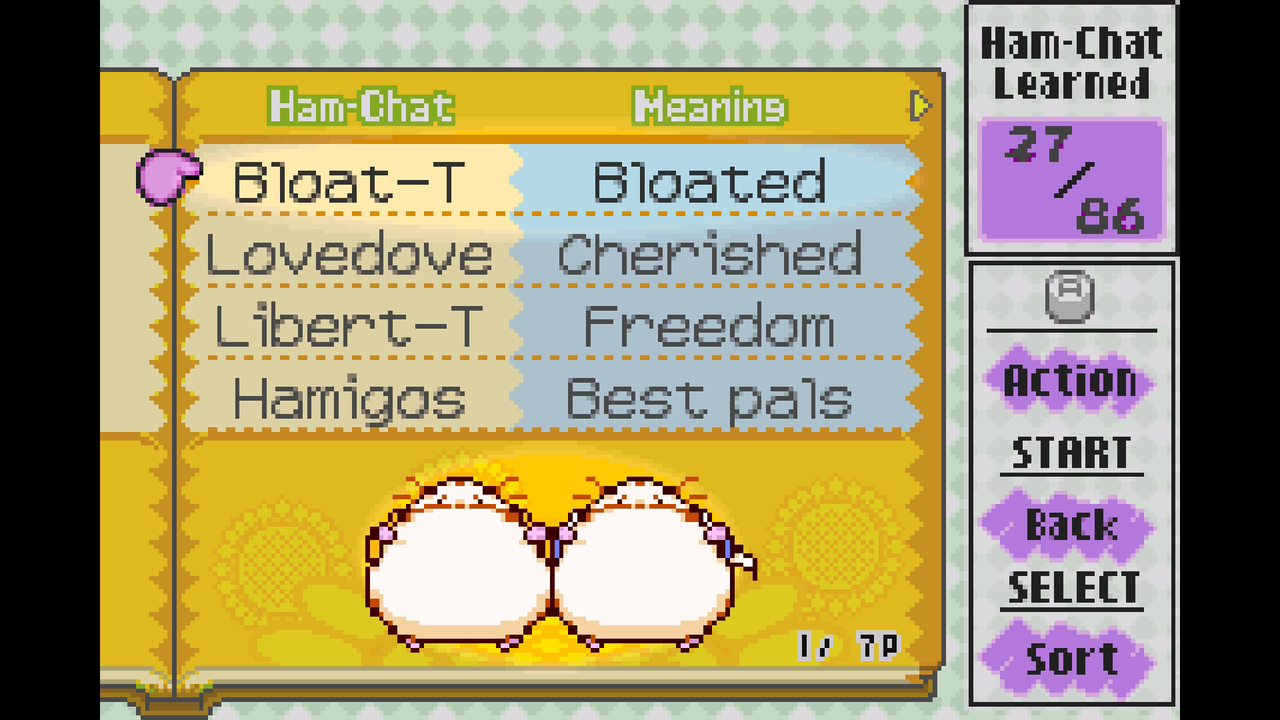
Task: Select the Hamigos Ham-Chat row
Action: pos(349,399)
